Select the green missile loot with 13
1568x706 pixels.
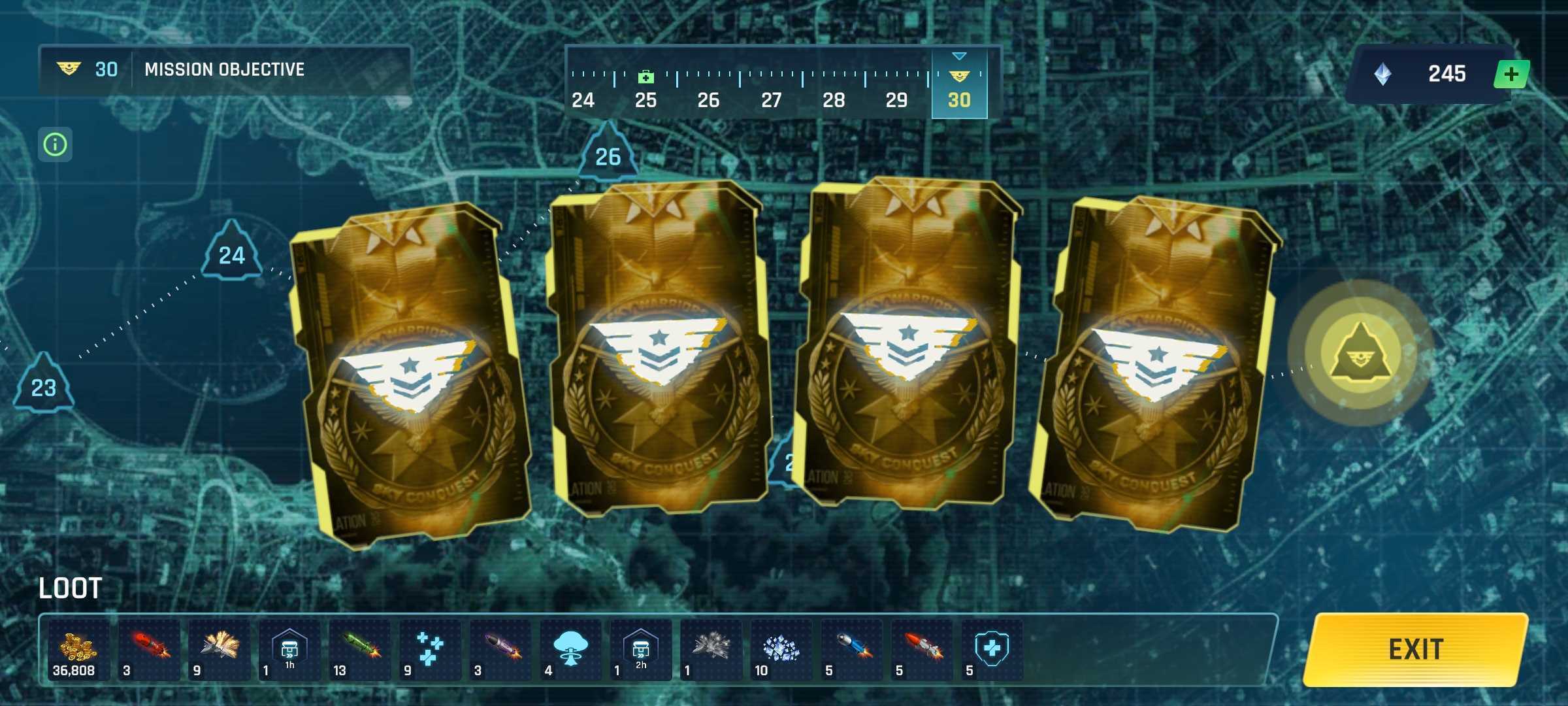(359, 651)
